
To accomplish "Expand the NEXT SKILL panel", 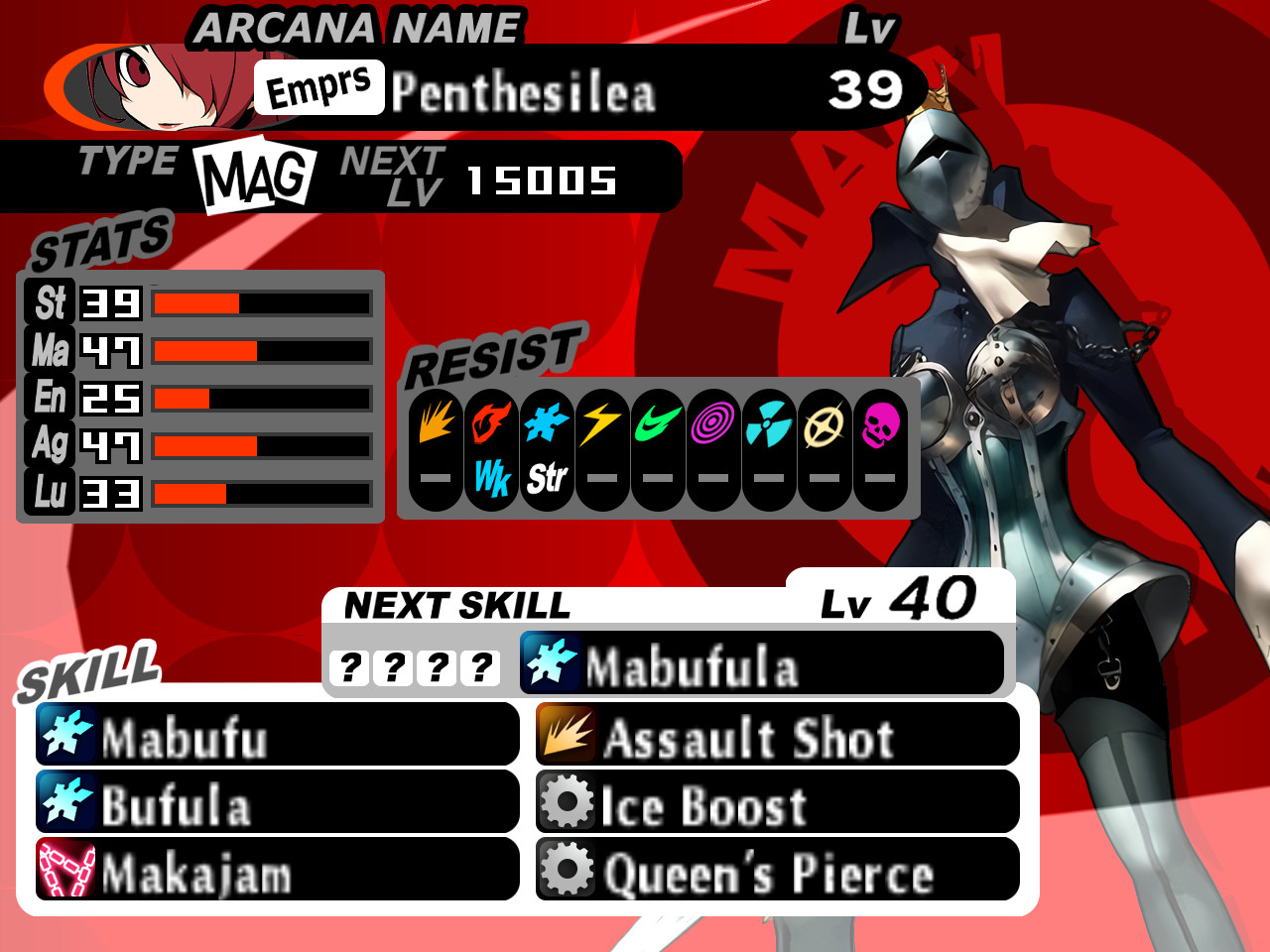I will (456, 602).
